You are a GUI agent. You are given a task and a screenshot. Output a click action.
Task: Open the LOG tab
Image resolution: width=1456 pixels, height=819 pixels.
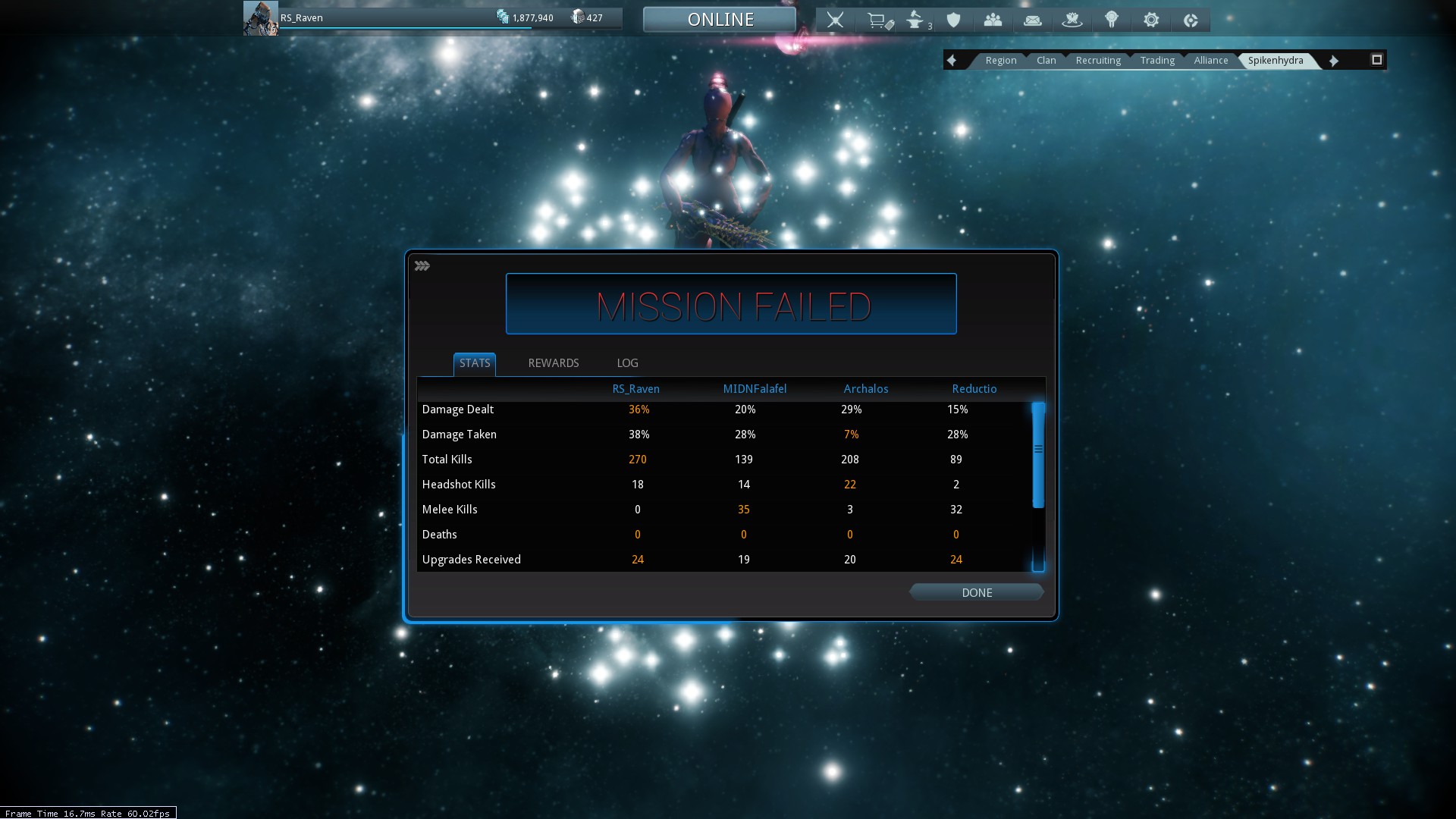click(x=627, y=363)
